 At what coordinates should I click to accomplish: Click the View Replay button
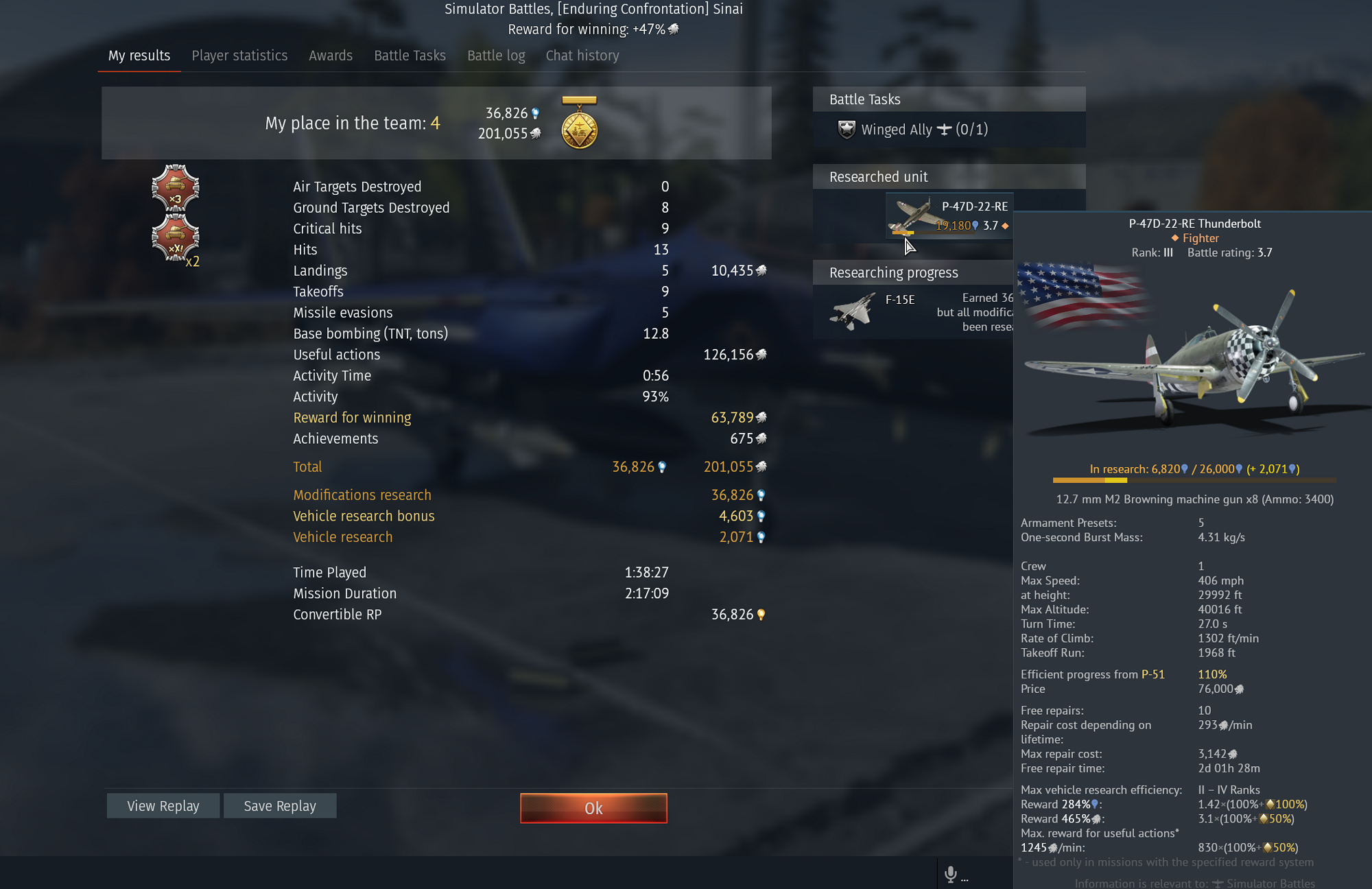163,805
